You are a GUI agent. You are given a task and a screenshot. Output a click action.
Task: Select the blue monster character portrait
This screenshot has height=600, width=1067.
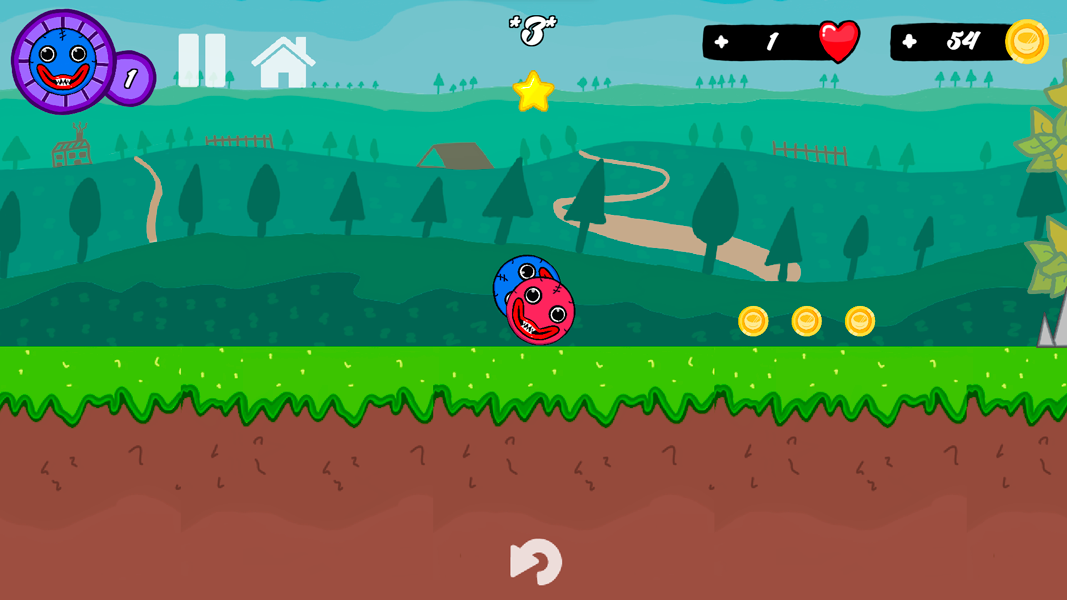[x=63, y=62]
